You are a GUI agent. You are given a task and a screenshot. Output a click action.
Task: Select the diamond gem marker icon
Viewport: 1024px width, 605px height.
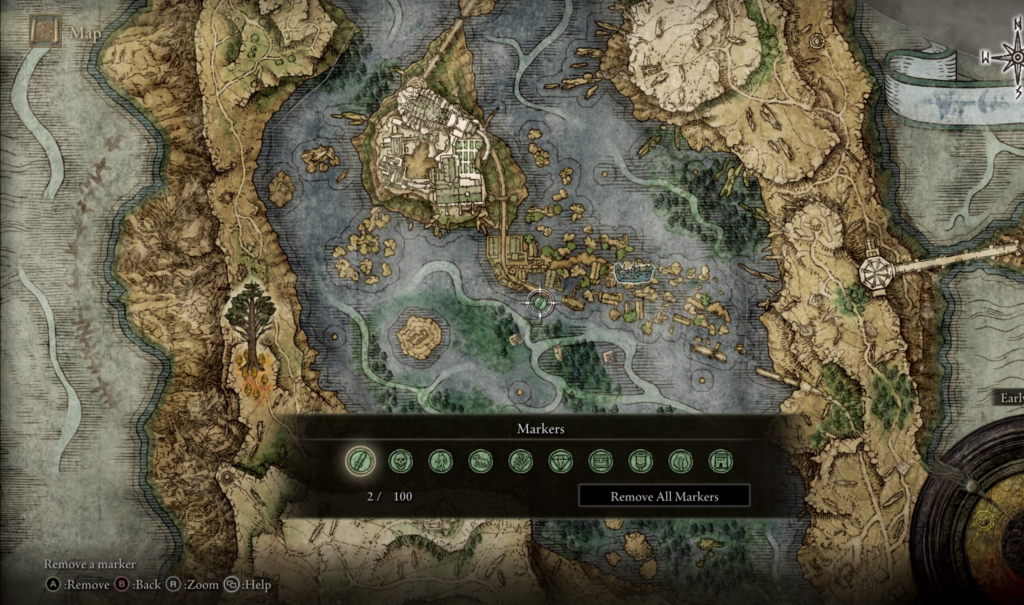coord(560,461)
